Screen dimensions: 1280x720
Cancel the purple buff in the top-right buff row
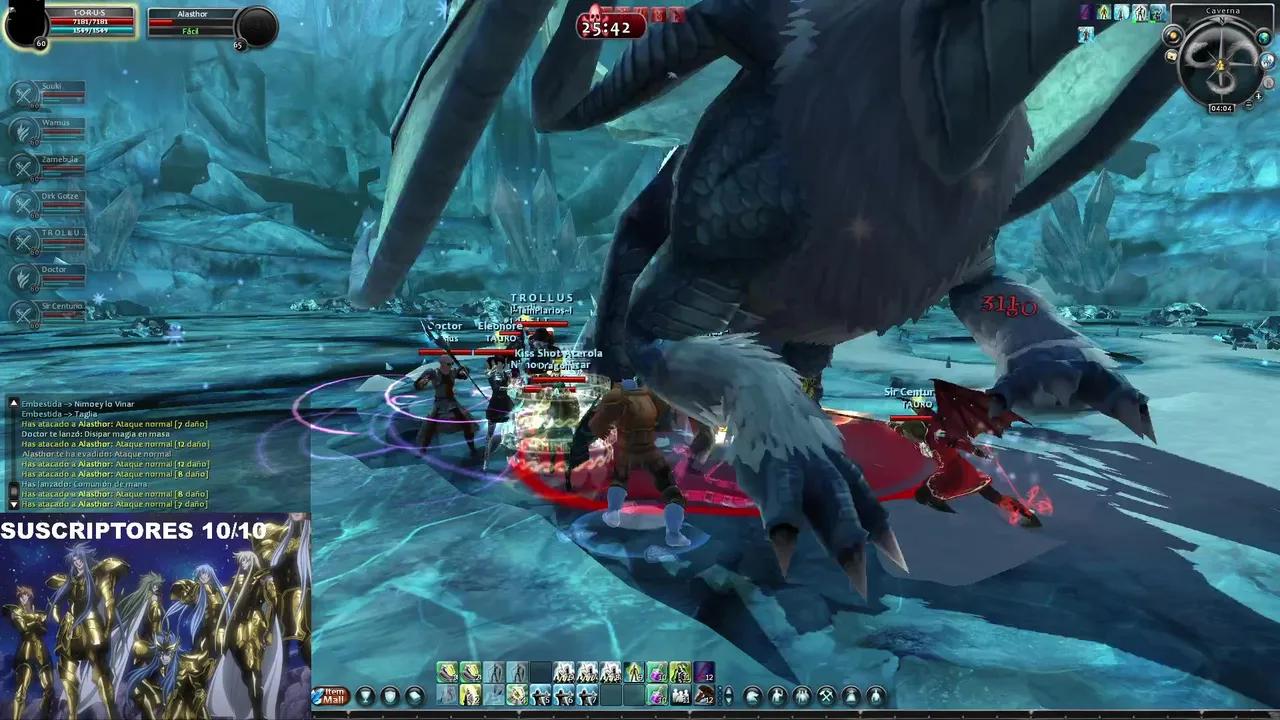pos(1086,13)
